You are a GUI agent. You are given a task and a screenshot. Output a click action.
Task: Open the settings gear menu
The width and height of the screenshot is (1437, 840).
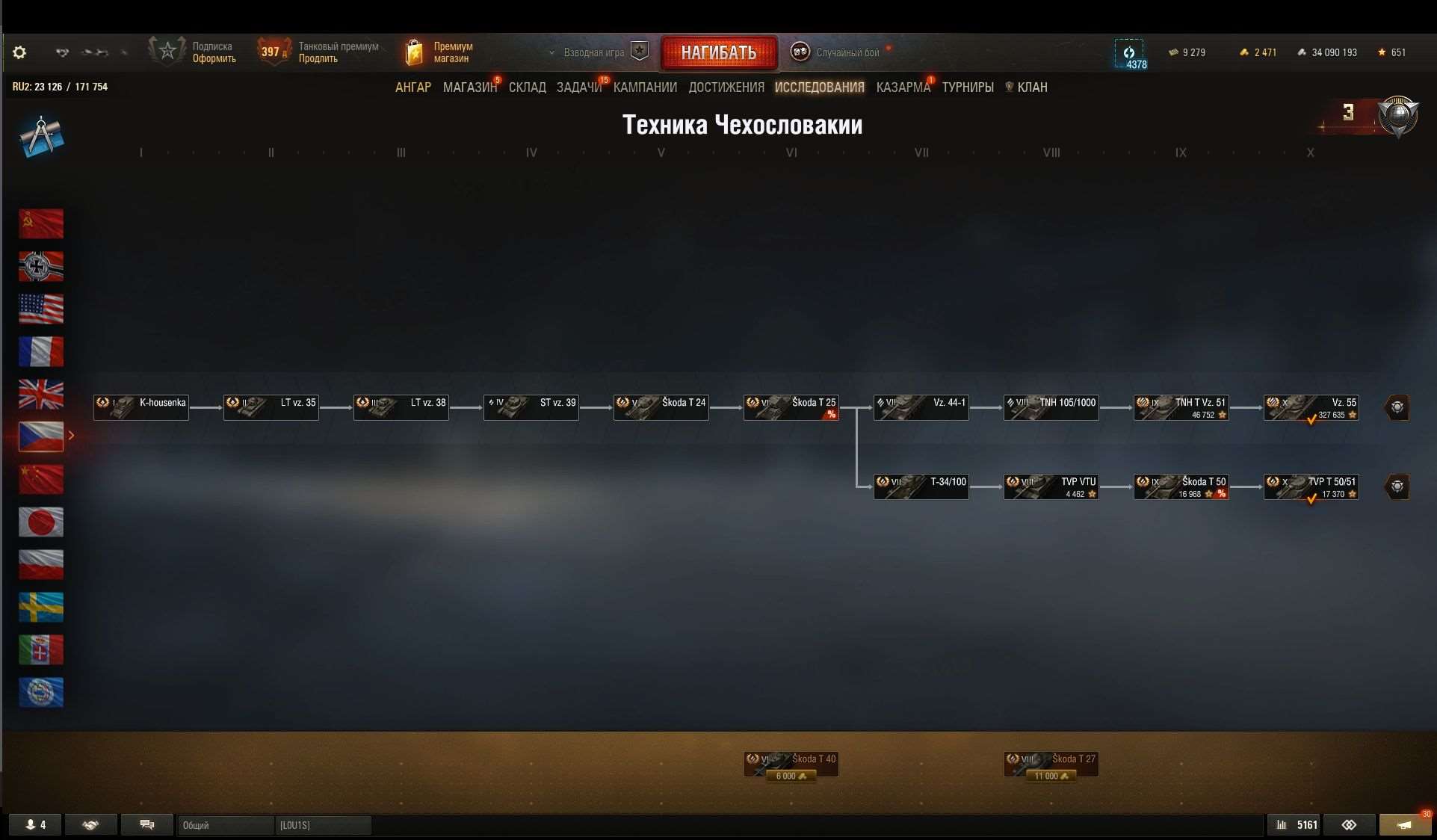click(19, 52)
